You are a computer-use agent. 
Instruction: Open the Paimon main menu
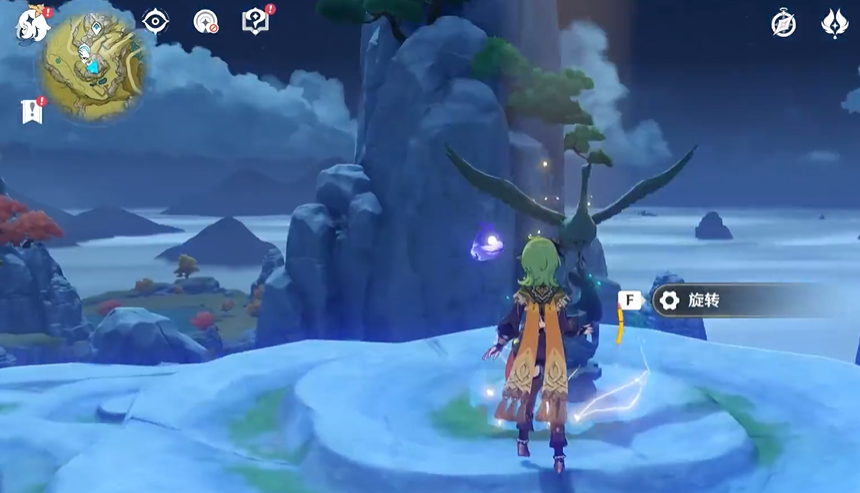click(x=33, y=23)
